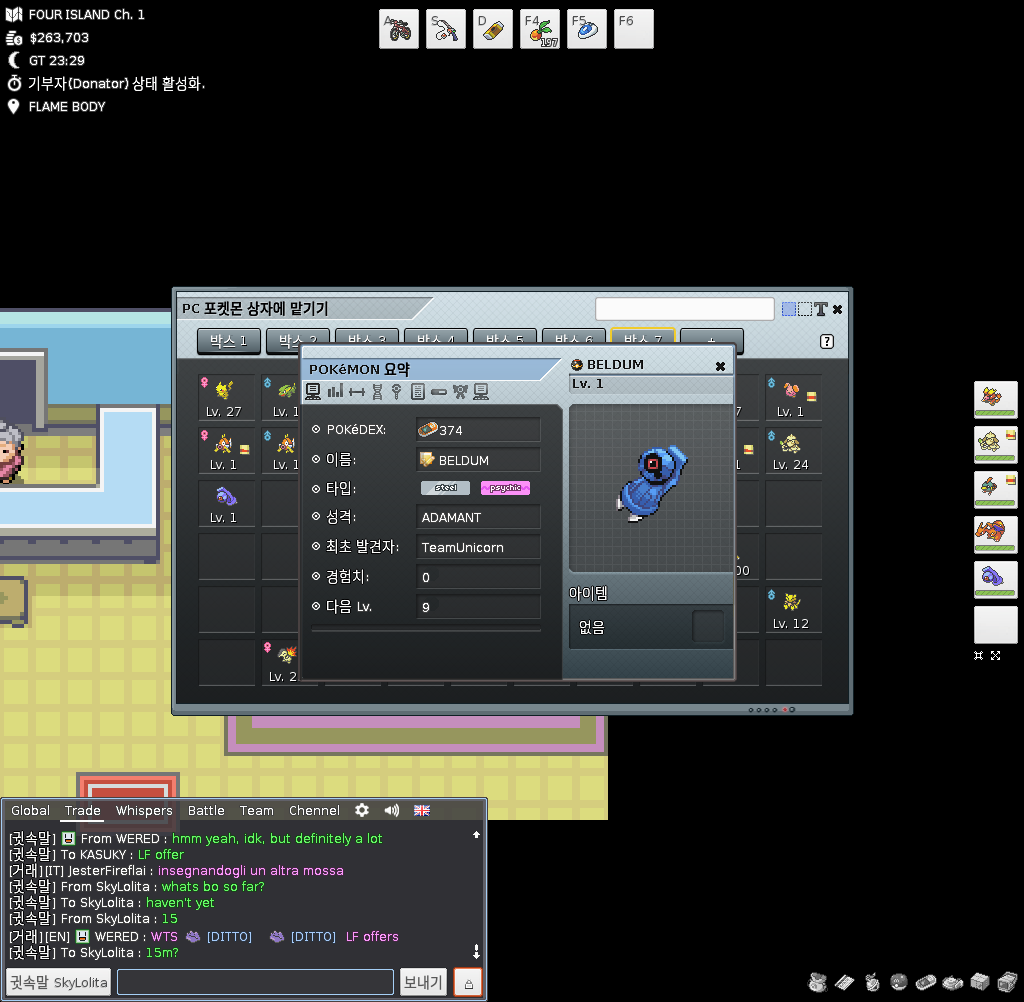
Task: Open the PC box help question mark
Action: tap(827, 341)
